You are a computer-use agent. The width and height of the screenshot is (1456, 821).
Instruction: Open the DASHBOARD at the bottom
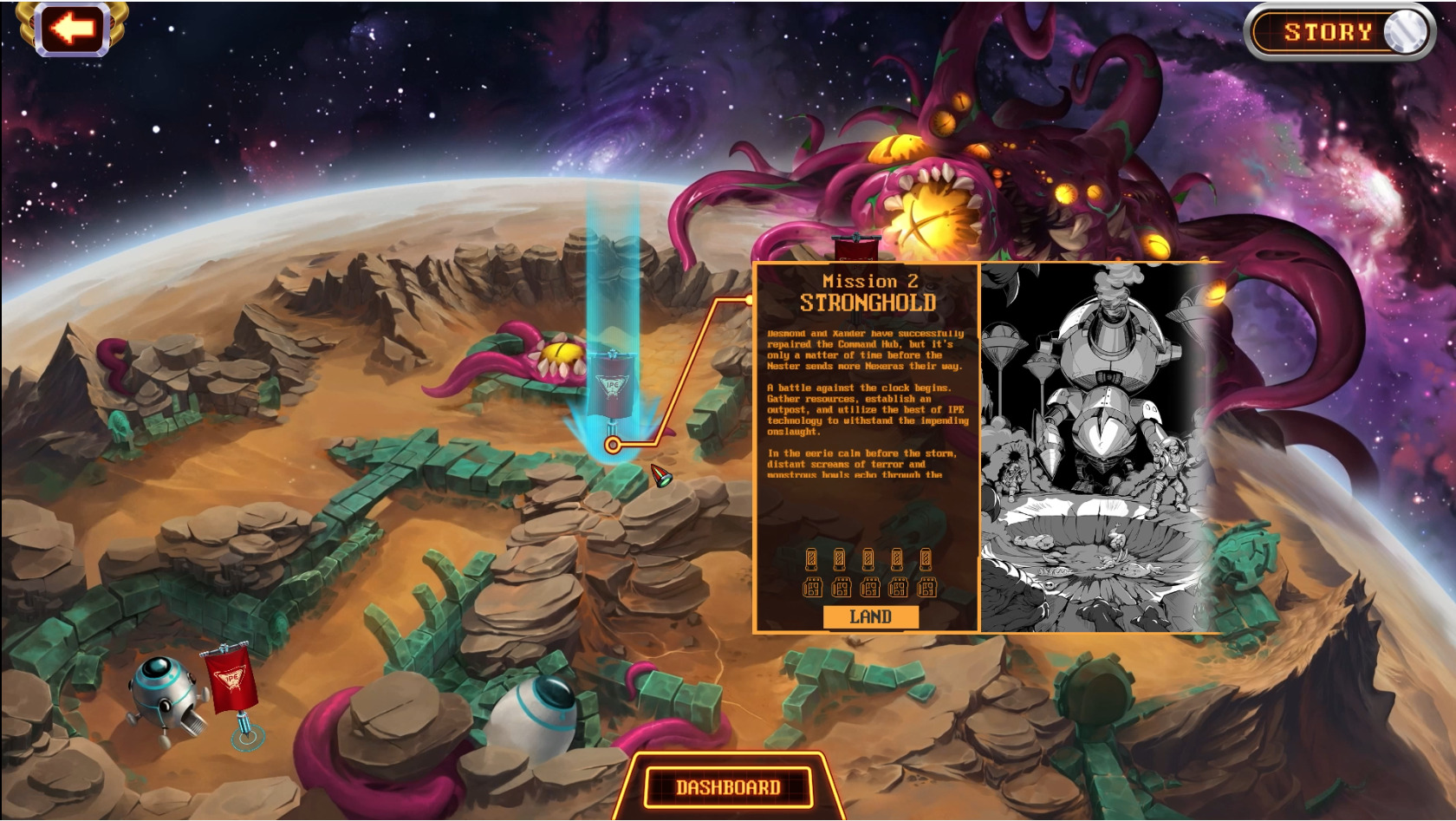coord(726,788)
